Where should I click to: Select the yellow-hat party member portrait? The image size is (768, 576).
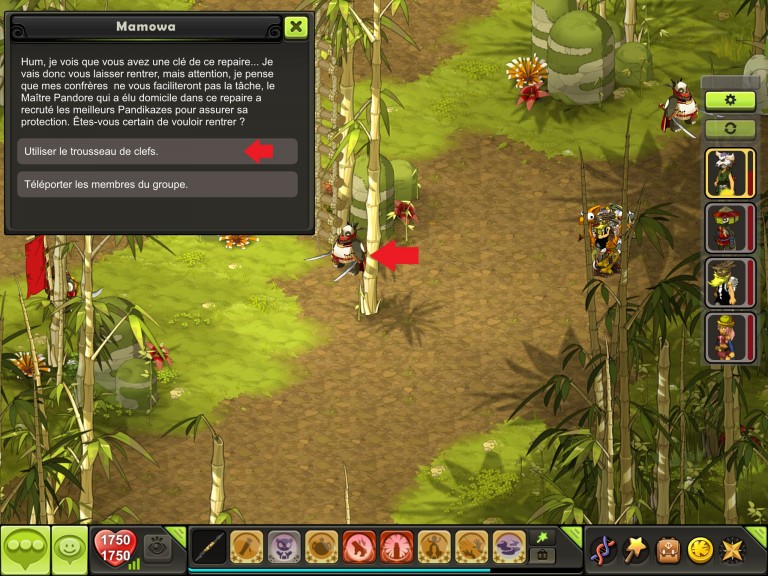pos(723,337)
